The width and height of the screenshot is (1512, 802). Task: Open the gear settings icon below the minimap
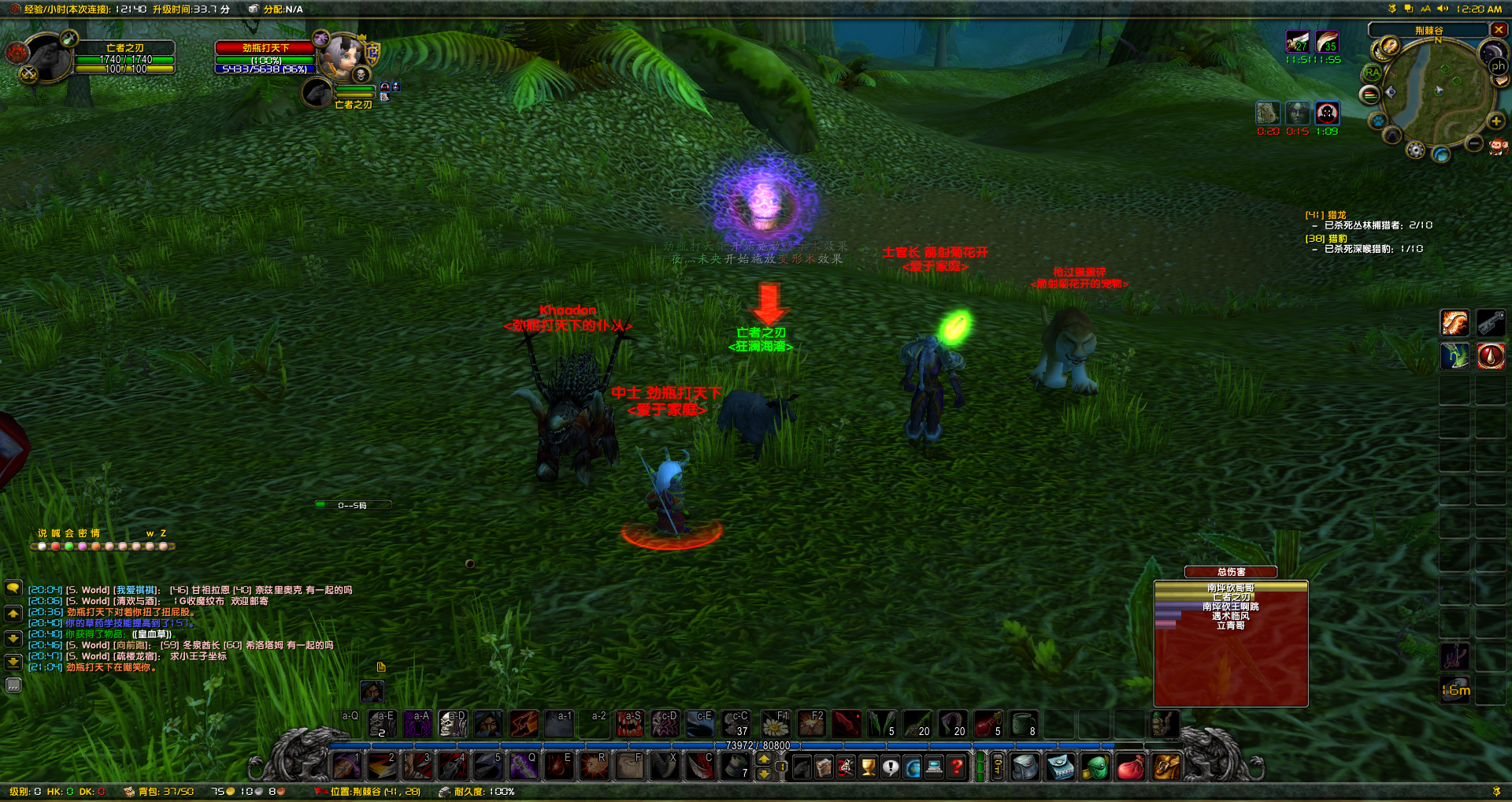point(1416,150)
